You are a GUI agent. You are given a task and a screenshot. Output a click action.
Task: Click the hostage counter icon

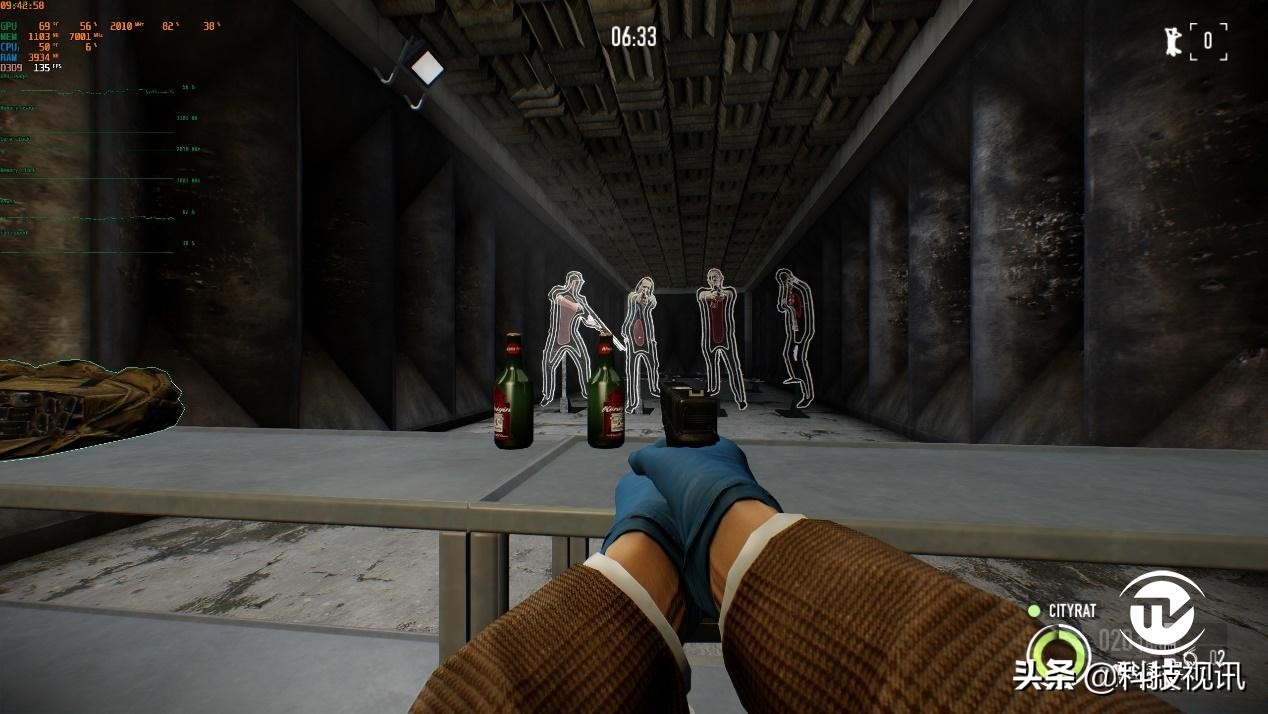tap(1172, 42)
